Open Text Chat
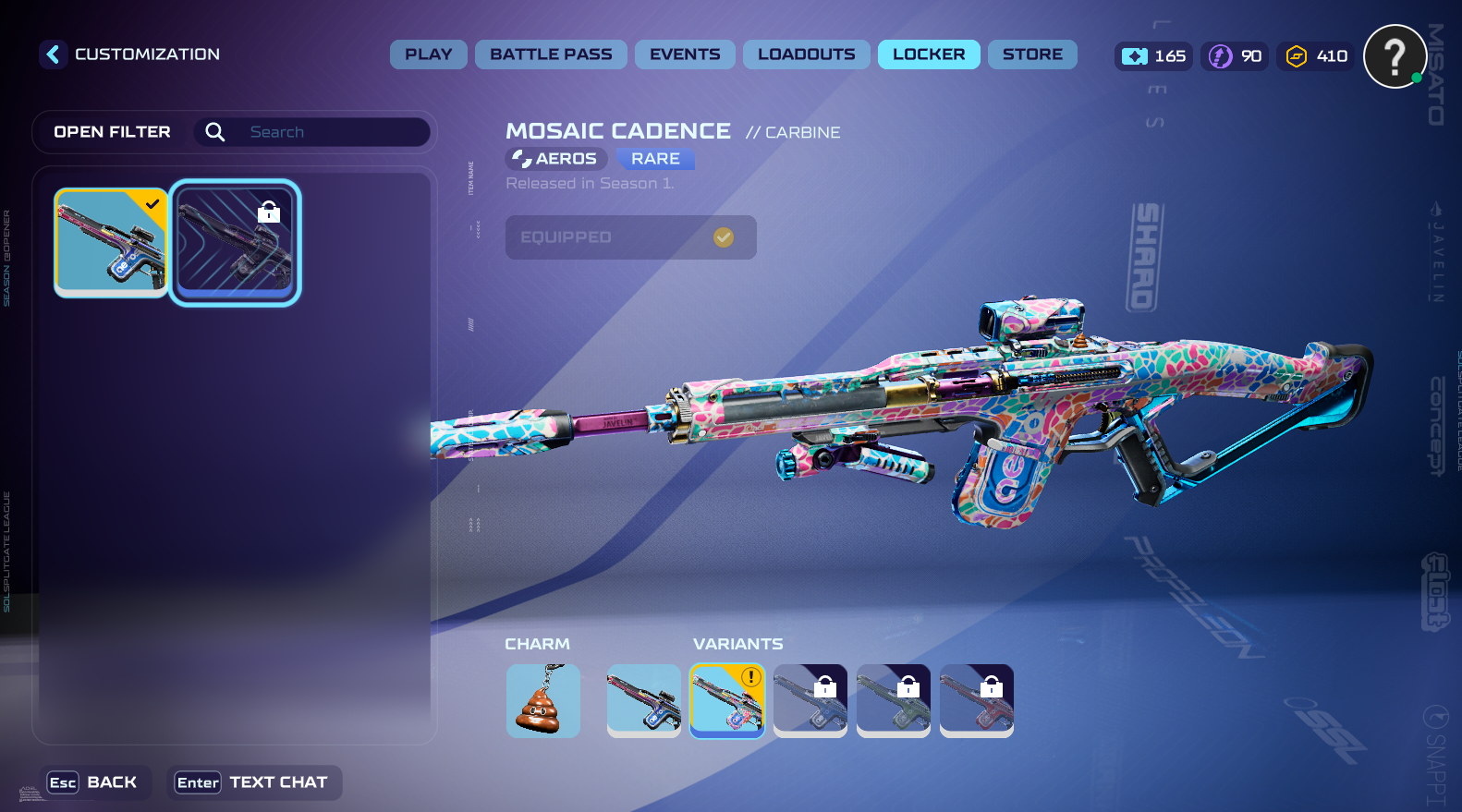This screenshot has height=812, width=1462. (252, 782)
